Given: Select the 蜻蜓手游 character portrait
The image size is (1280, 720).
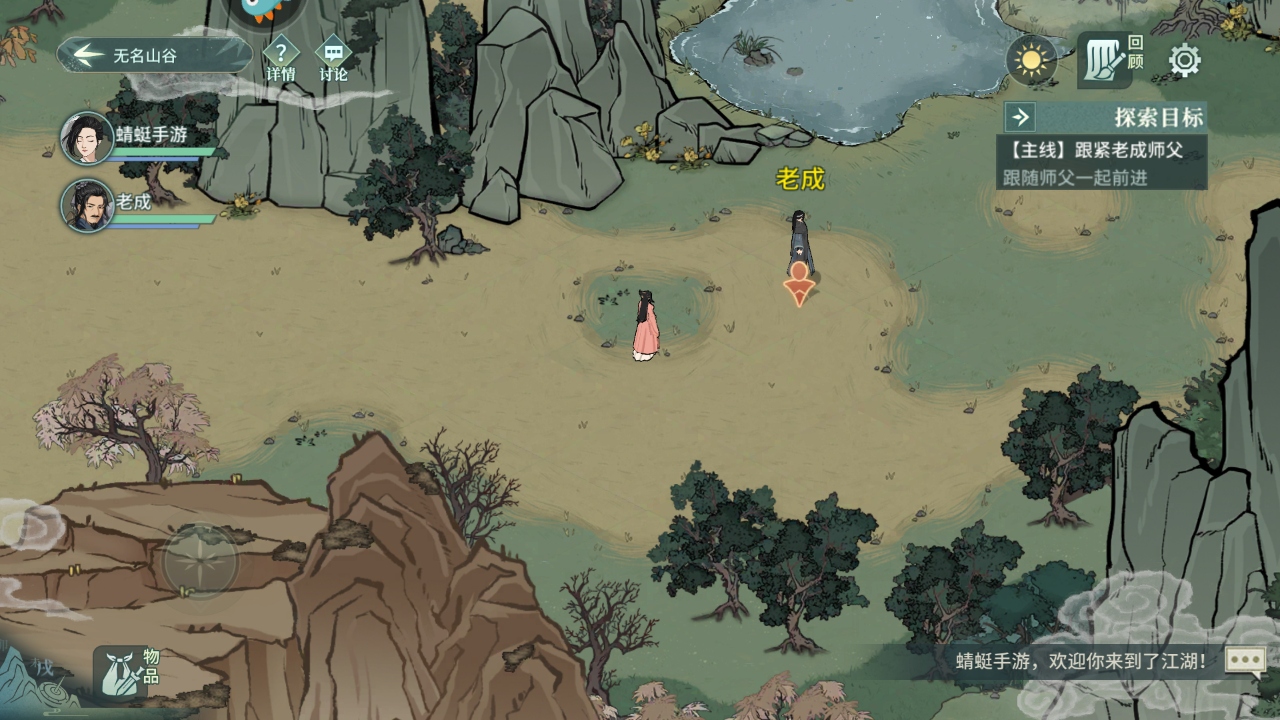Looking at the screenshot, I should (x=87, y=138).
